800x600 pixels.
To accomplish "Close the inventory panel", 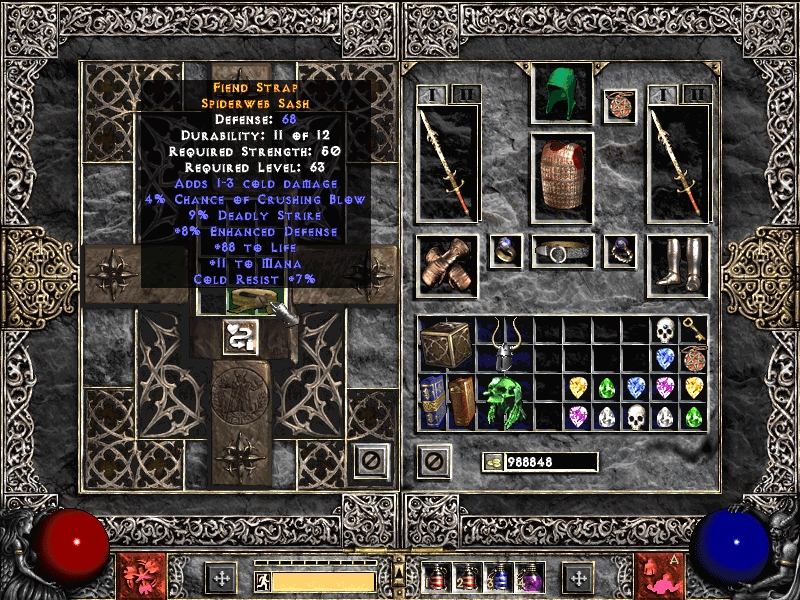I will pos(433,460).
